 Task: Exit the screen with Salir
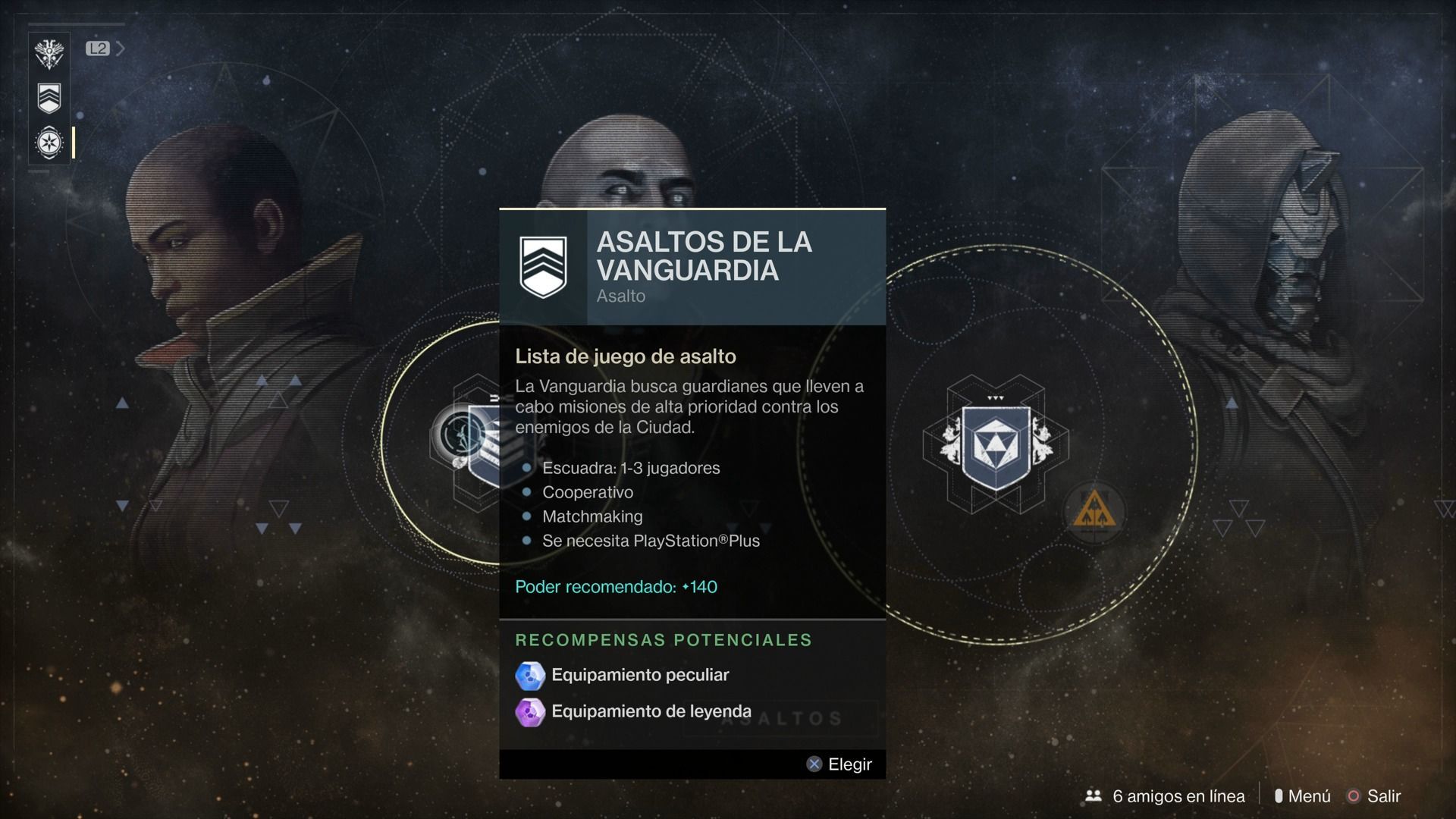click(x=1374, y=796)
